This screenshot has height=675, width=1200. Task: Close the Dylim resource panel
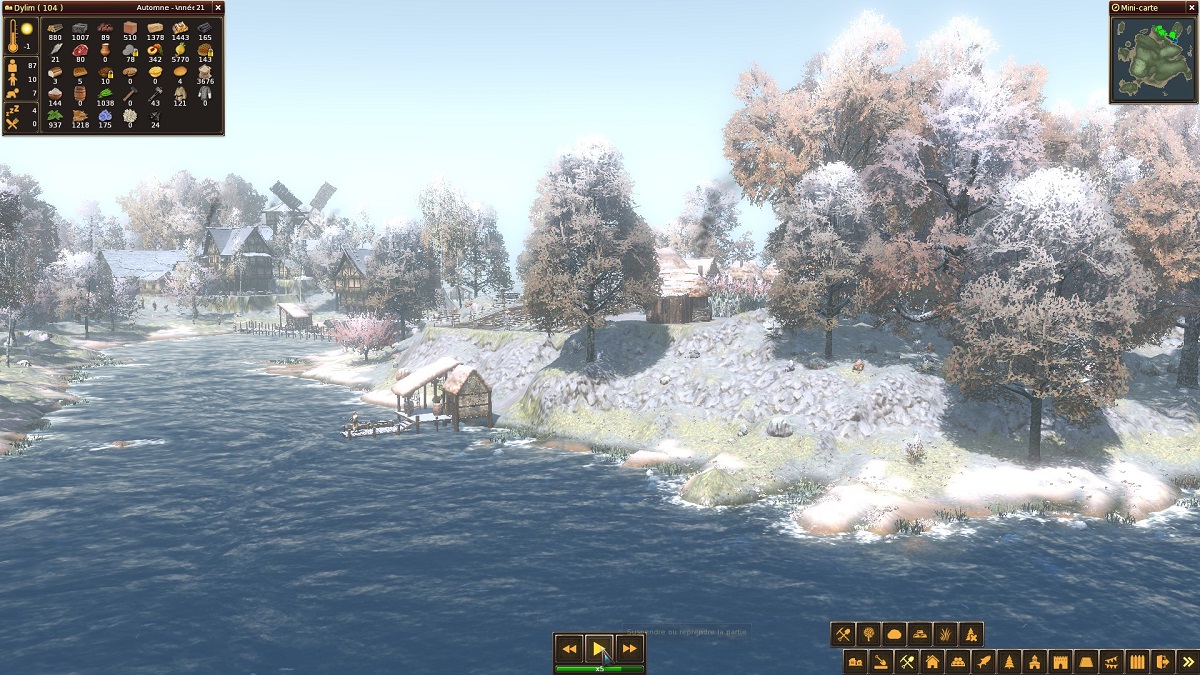click(x=218, y=8)
